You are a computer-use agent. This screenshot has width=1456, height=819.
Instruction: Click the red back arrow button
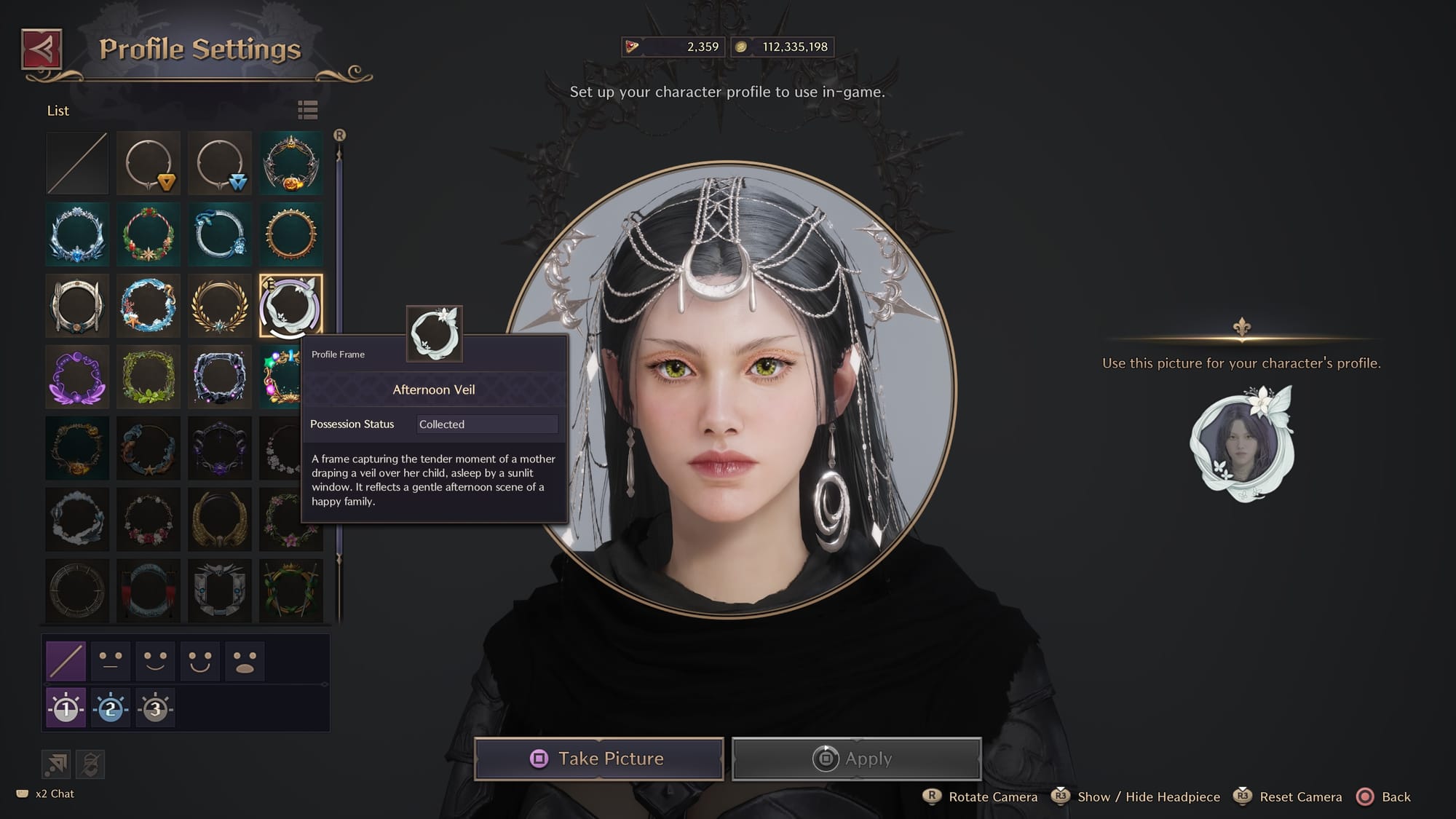click(x=41, y=50)
